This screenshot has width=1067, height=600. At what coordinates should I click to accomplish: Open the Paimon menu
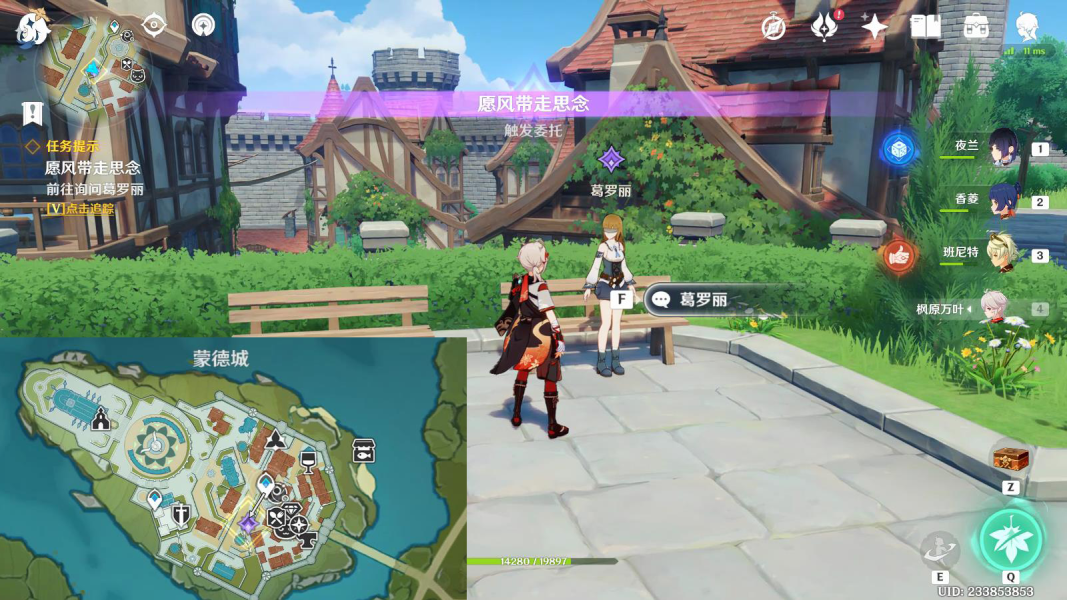pyautogui.click(x=33, y=28)
